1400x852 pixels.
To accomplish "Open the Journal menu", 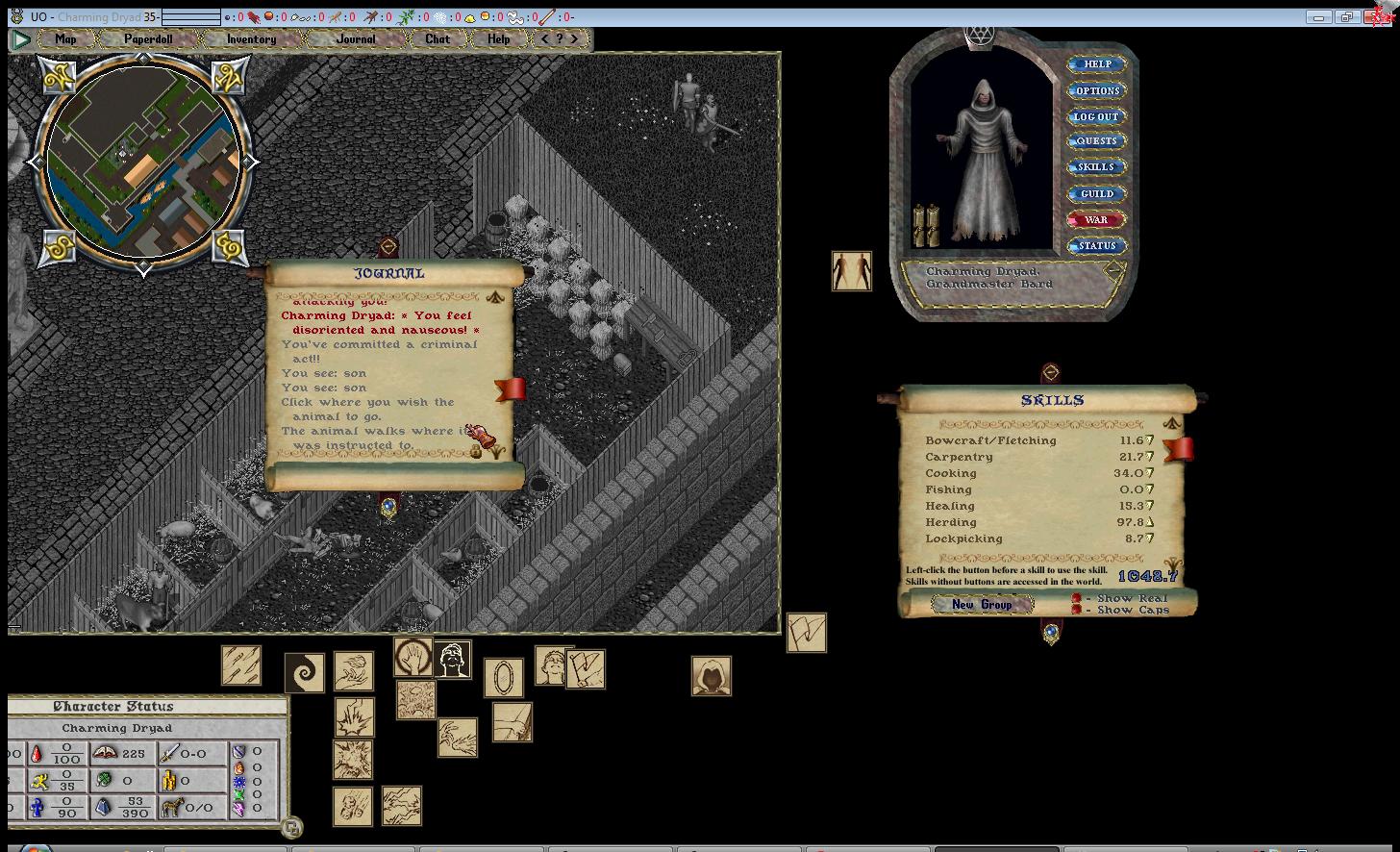I will pyautogui.click(x=356, y=39).
